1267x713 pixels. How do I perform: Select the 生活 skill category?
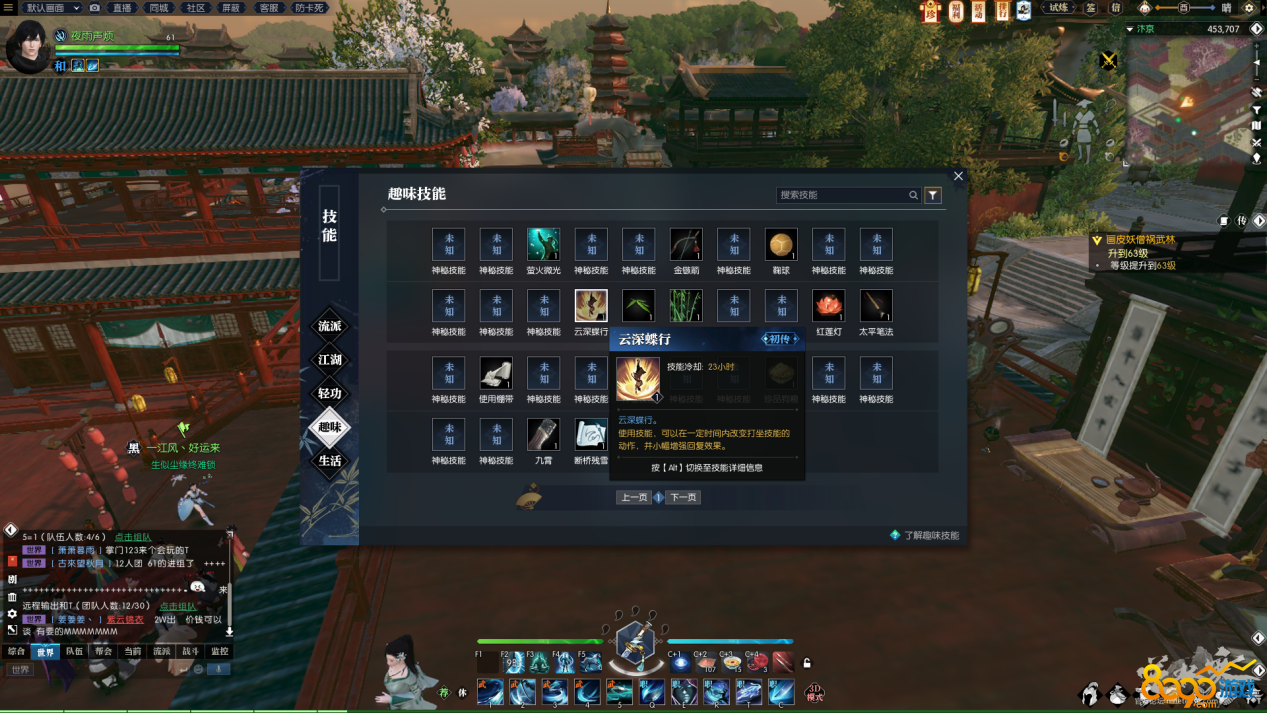pyautogui.click(x=330, y=461)
